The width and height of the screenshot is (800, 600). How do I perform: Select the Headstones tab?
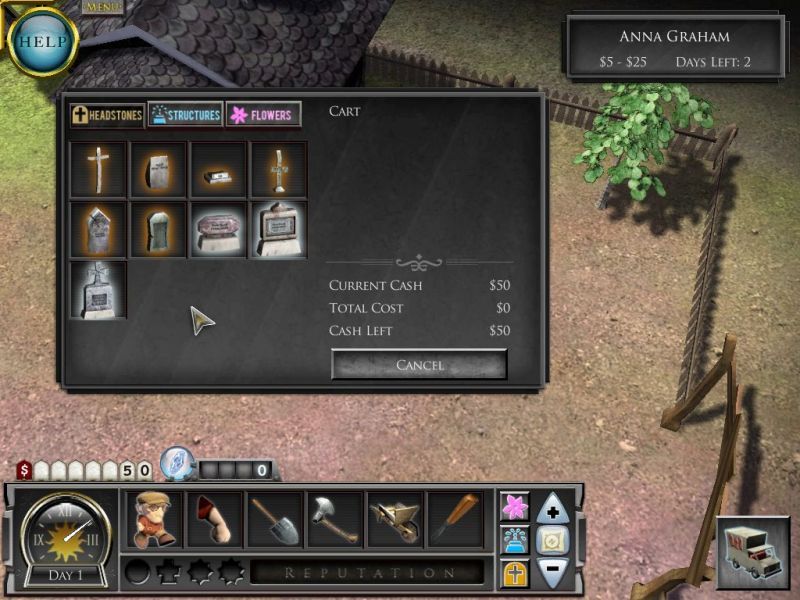click(x=107, y=115)
